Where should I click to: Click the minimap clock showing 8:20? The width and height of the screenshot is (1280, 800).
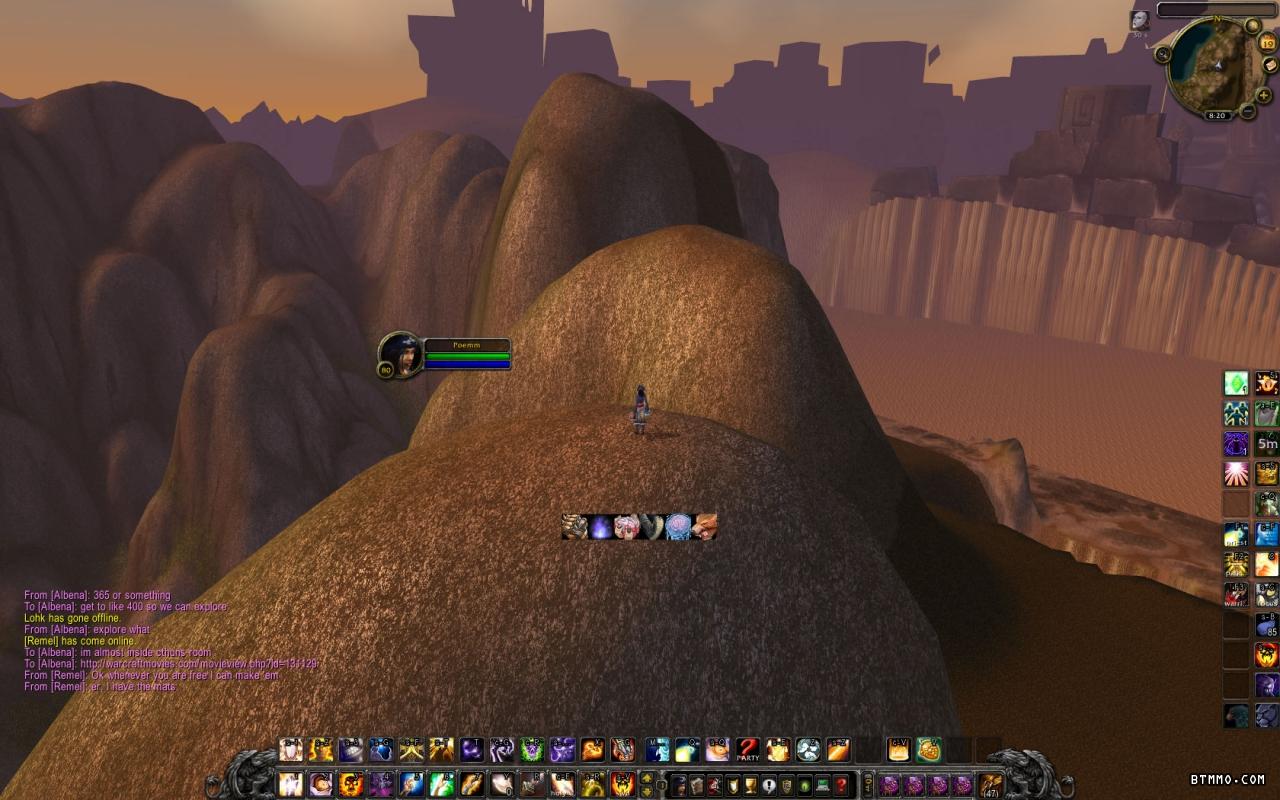(x=1217, y=116)
